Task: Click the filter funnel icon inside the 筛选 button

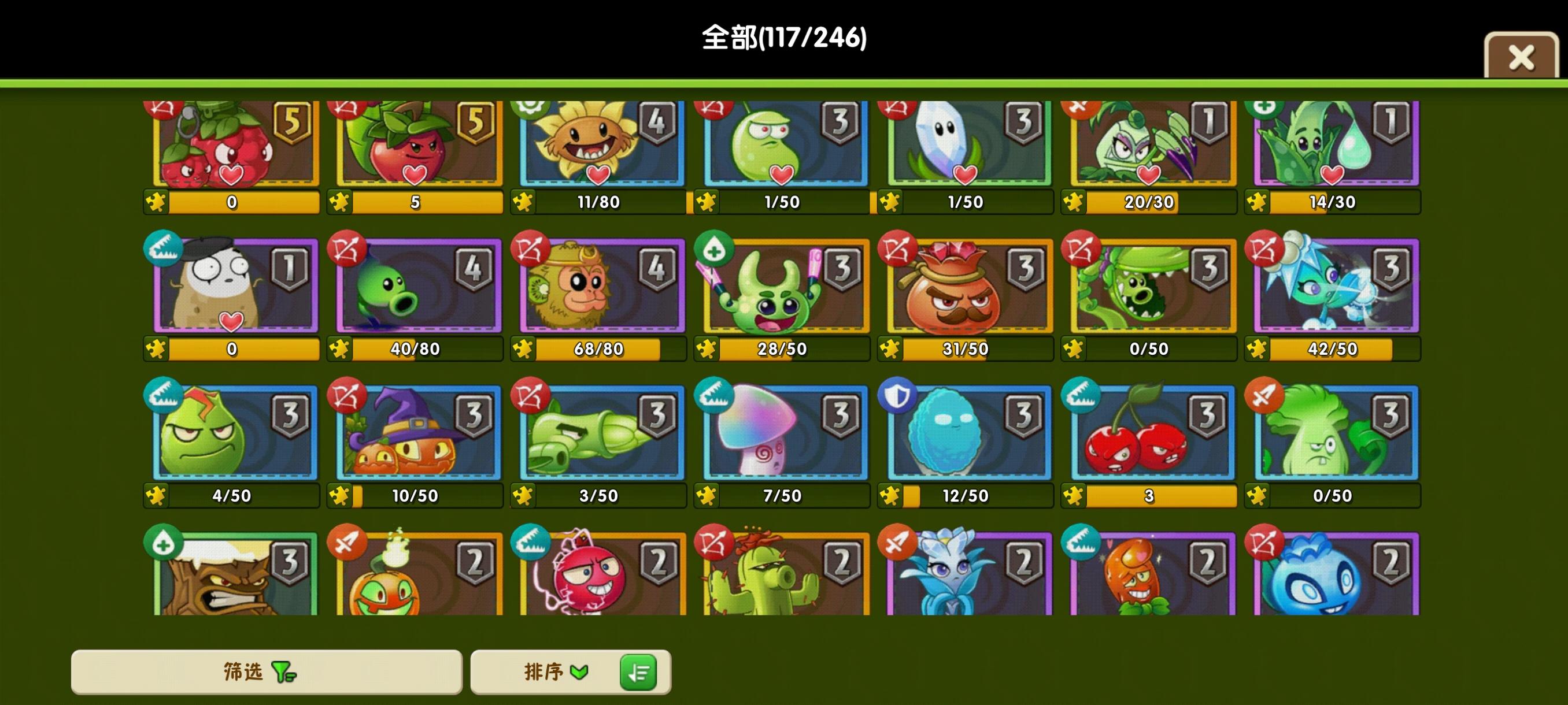Action: point(281,672)
